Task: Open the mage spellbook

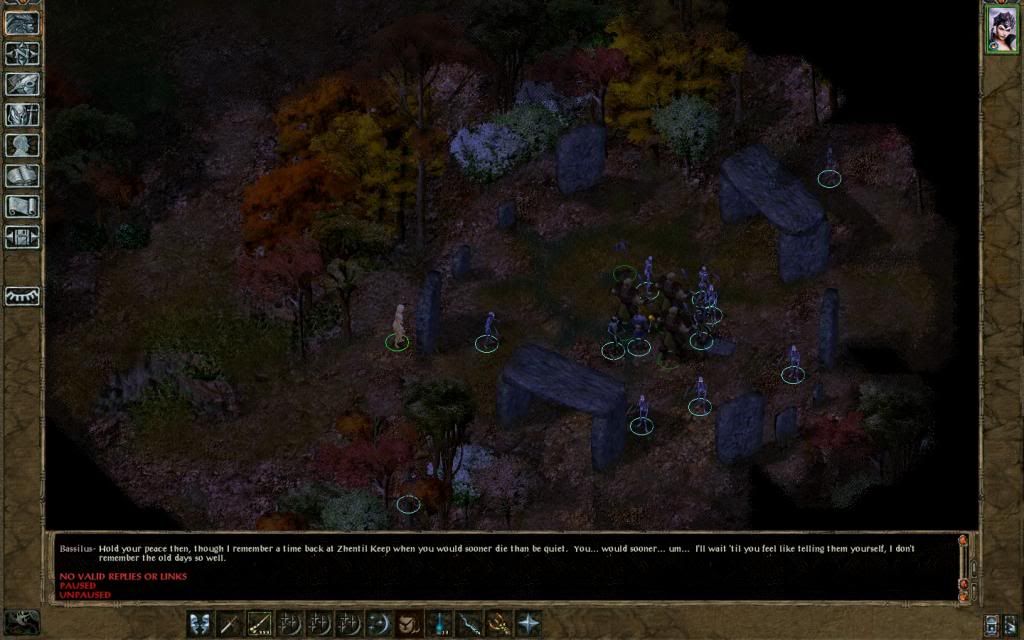Action: [22, 176]
